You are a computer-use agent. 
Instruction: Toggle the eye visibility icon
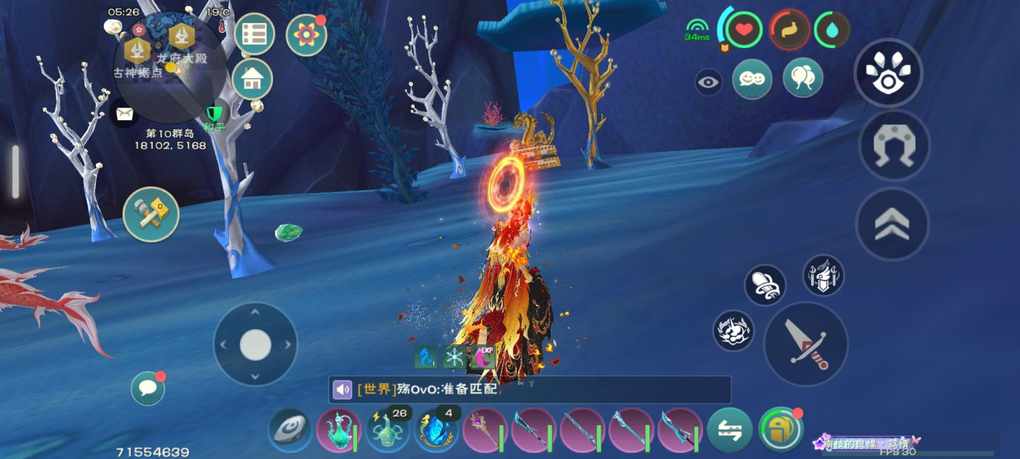point(709,82)
